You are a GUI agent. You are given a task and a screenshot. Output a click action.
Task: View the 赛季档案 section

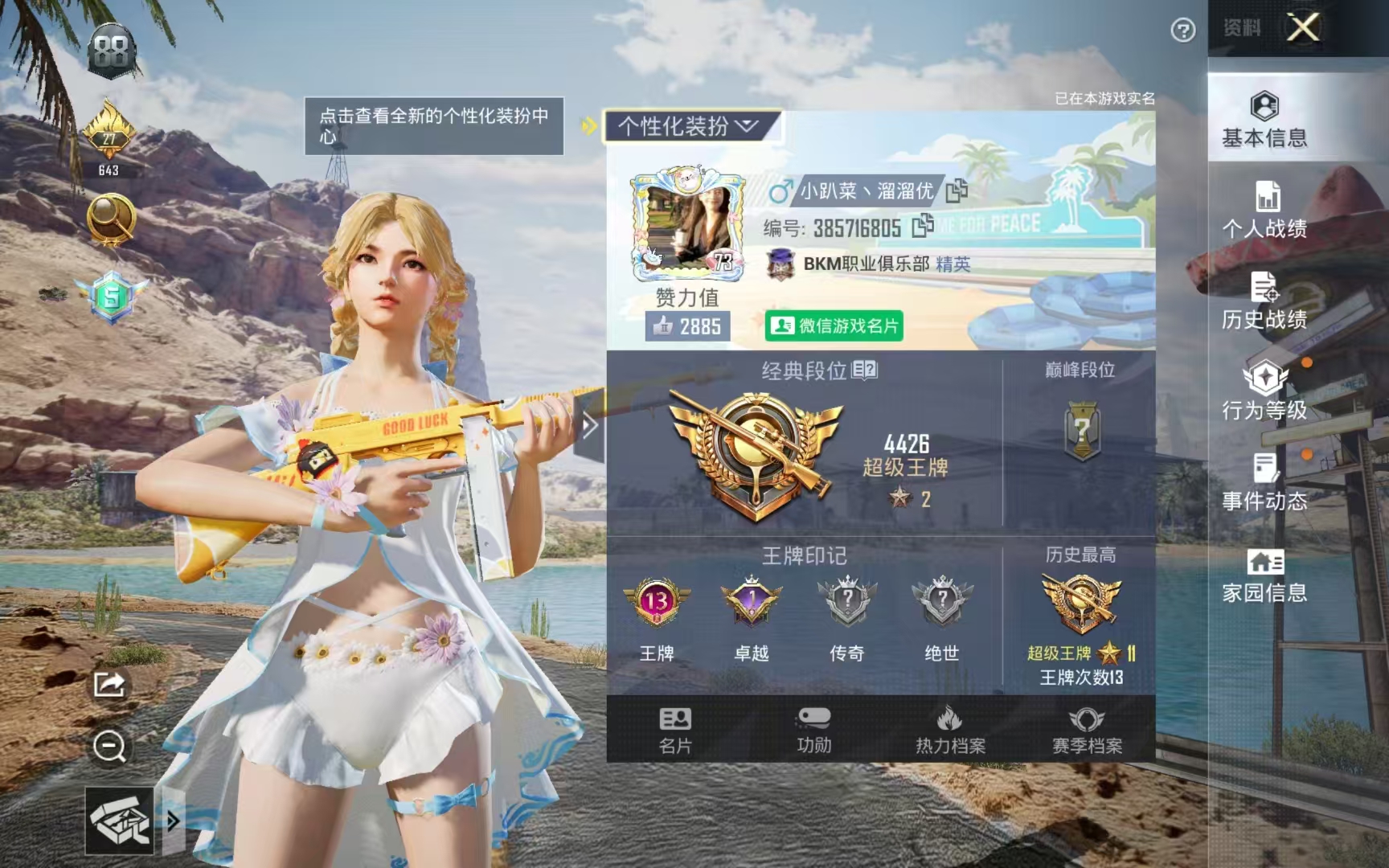tap(1087, 730)
